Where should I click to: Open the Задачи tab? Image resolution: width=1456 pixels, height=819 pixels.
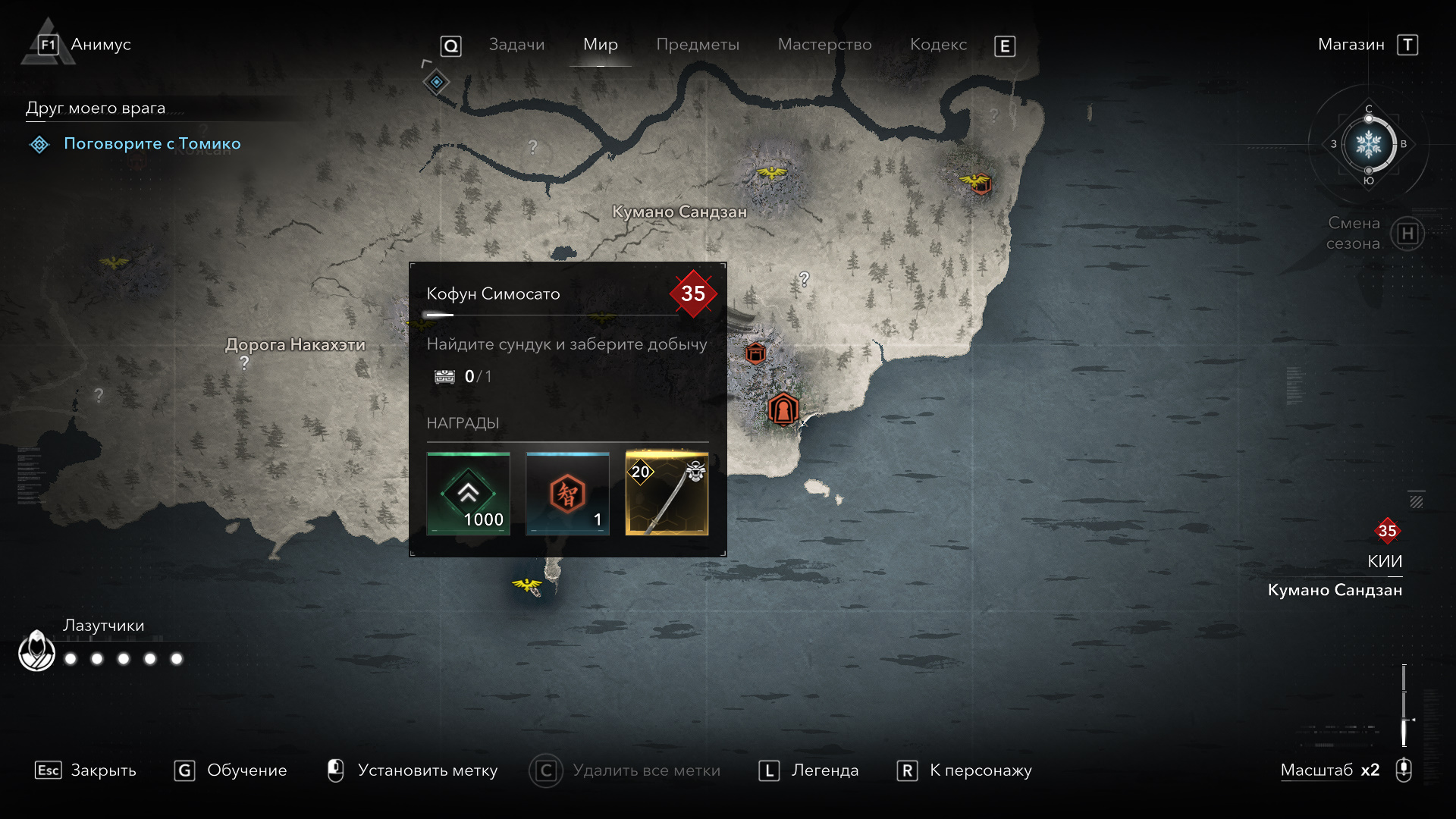[x=516, y=45]
